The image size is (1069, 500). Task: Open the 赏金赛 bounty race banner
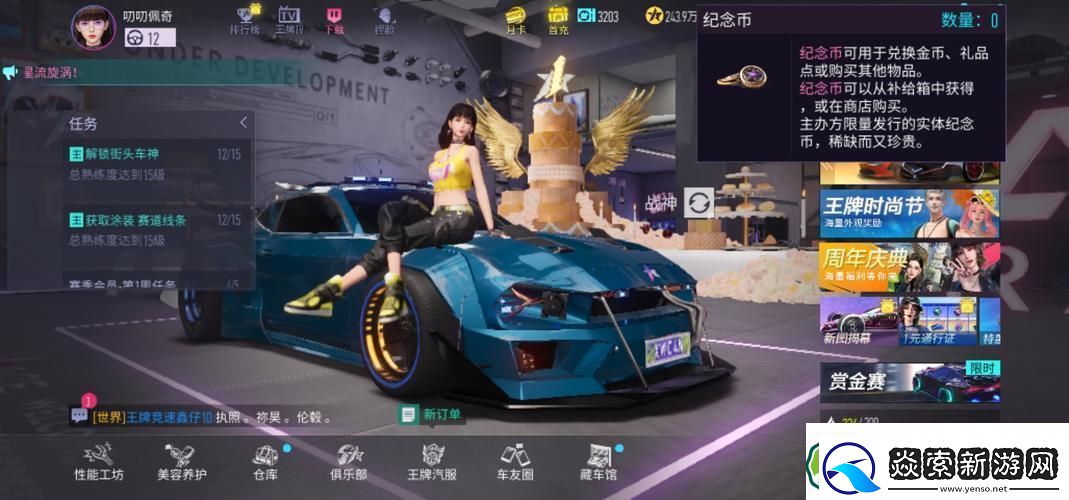[x=908, y=380]
